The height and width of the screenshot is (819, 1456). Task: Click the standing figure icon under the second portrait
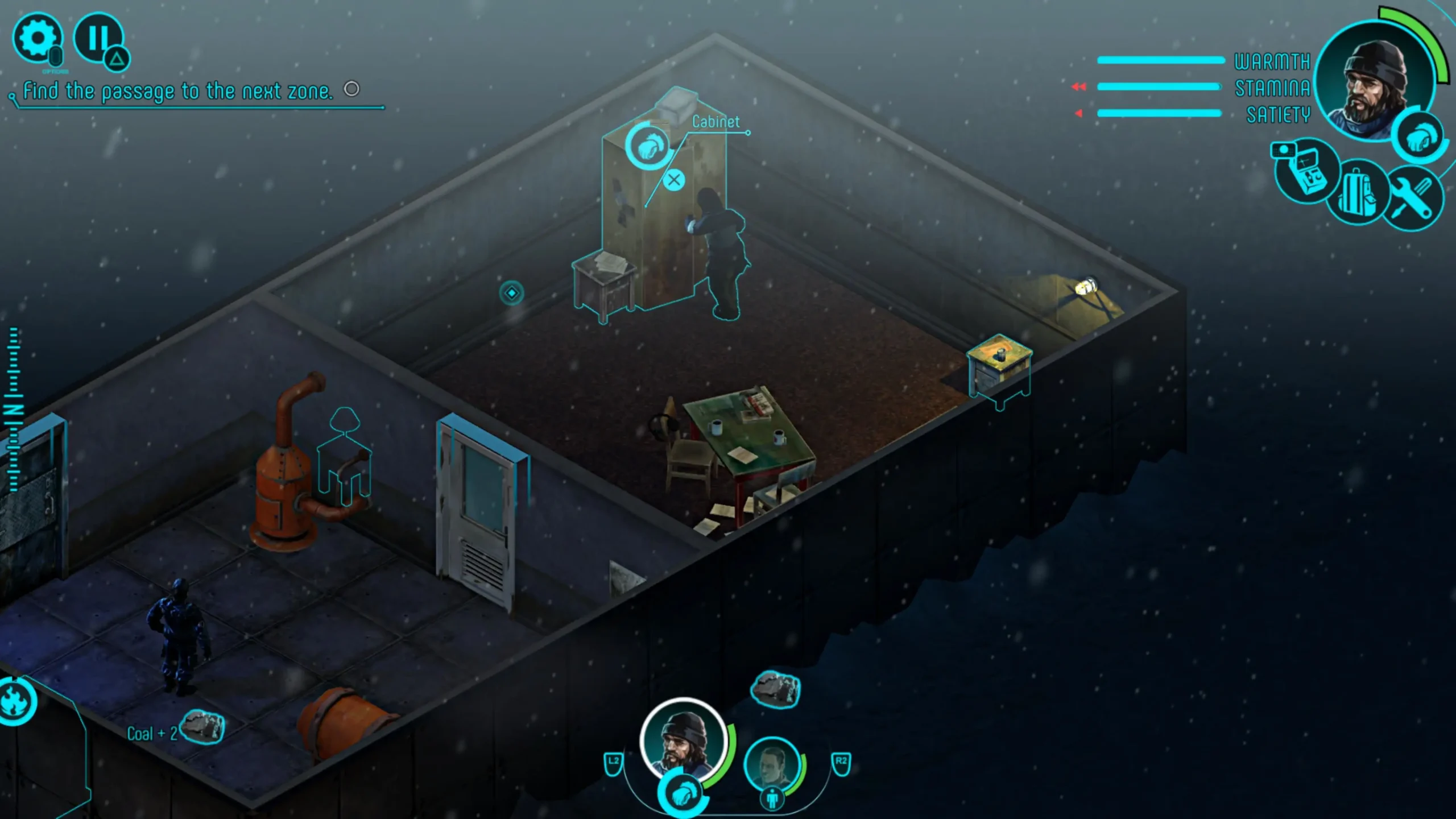point(772,799)
